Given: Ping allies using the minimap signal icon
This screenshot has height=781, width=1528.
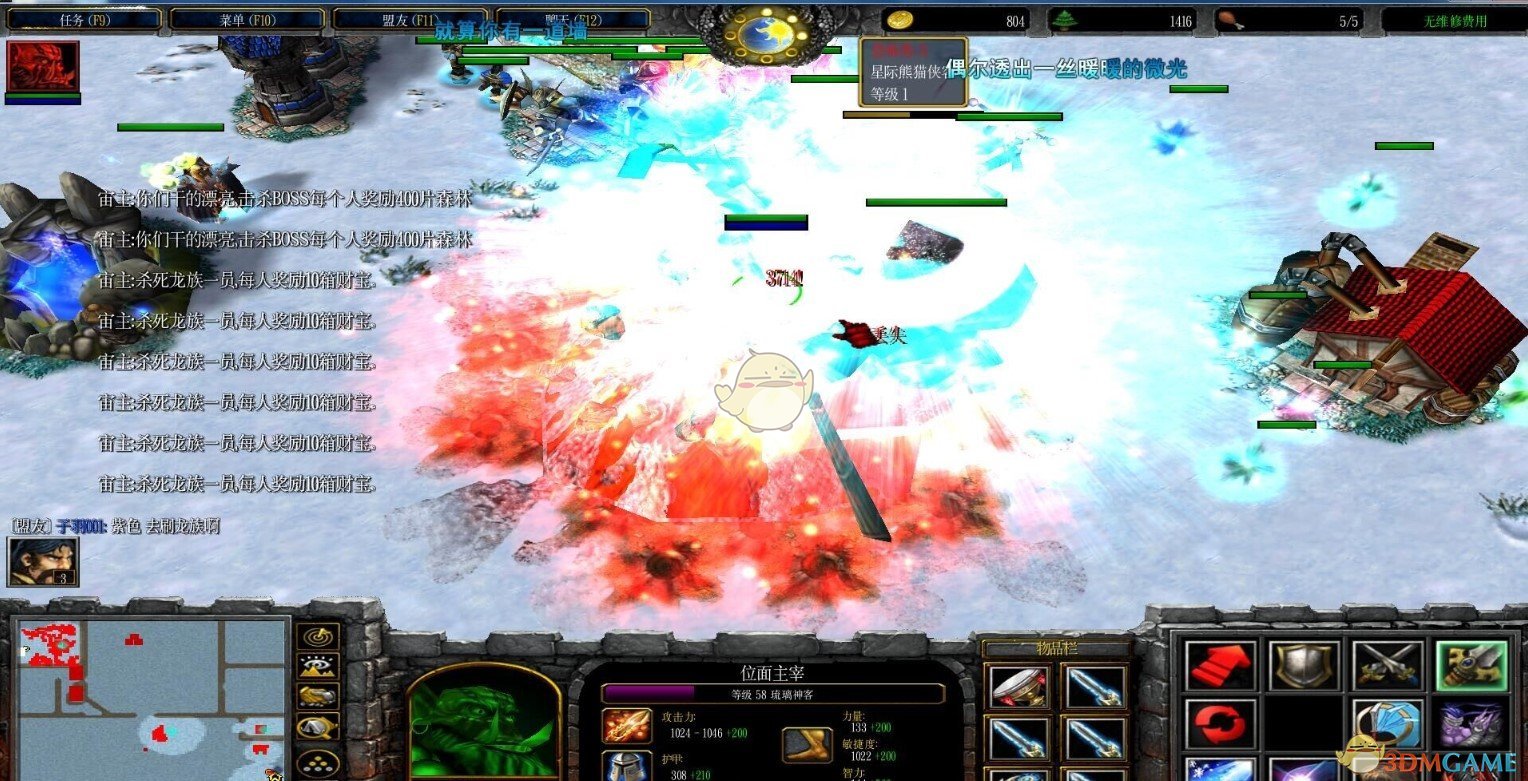Looking at the screenshot, I should point(315,637).
